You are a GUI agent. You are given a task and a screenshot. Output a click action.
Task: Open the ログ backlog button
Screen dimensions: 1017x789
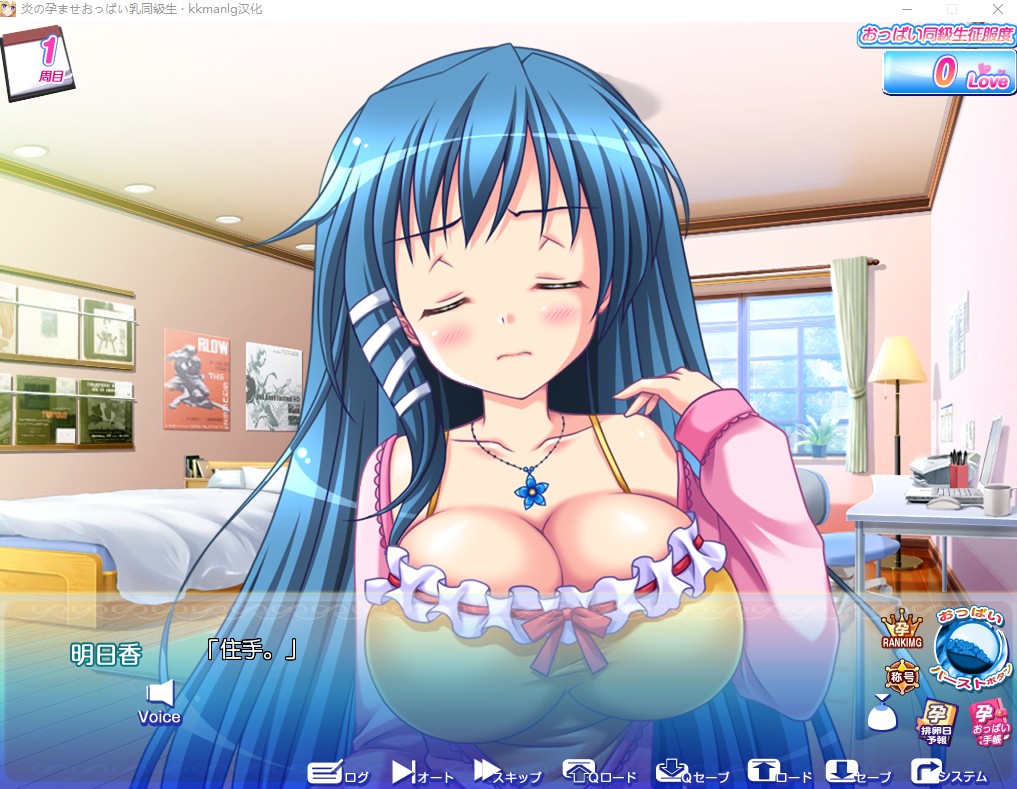point(338,773)
